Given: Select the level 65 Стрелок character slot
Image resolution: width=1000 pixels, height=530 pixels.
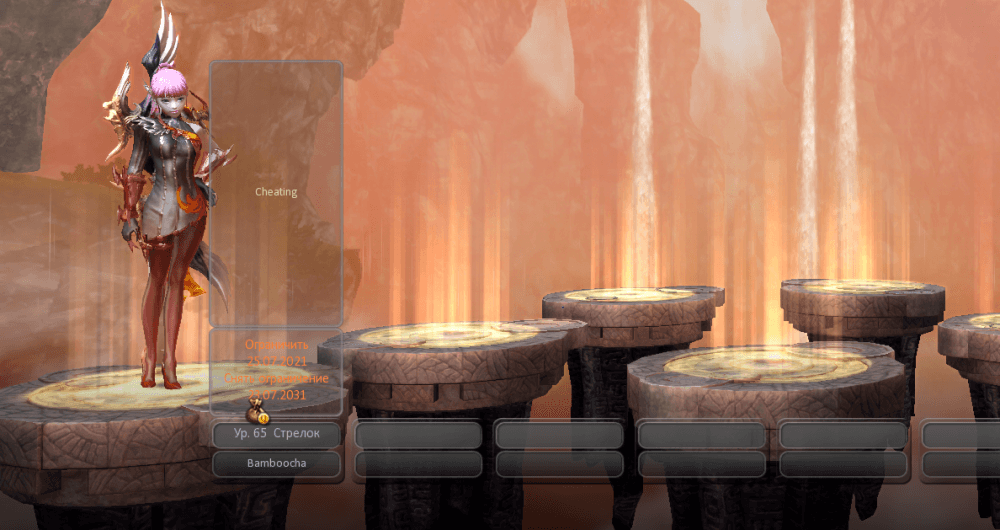Looking at the screenshot, I should point(277,435).
